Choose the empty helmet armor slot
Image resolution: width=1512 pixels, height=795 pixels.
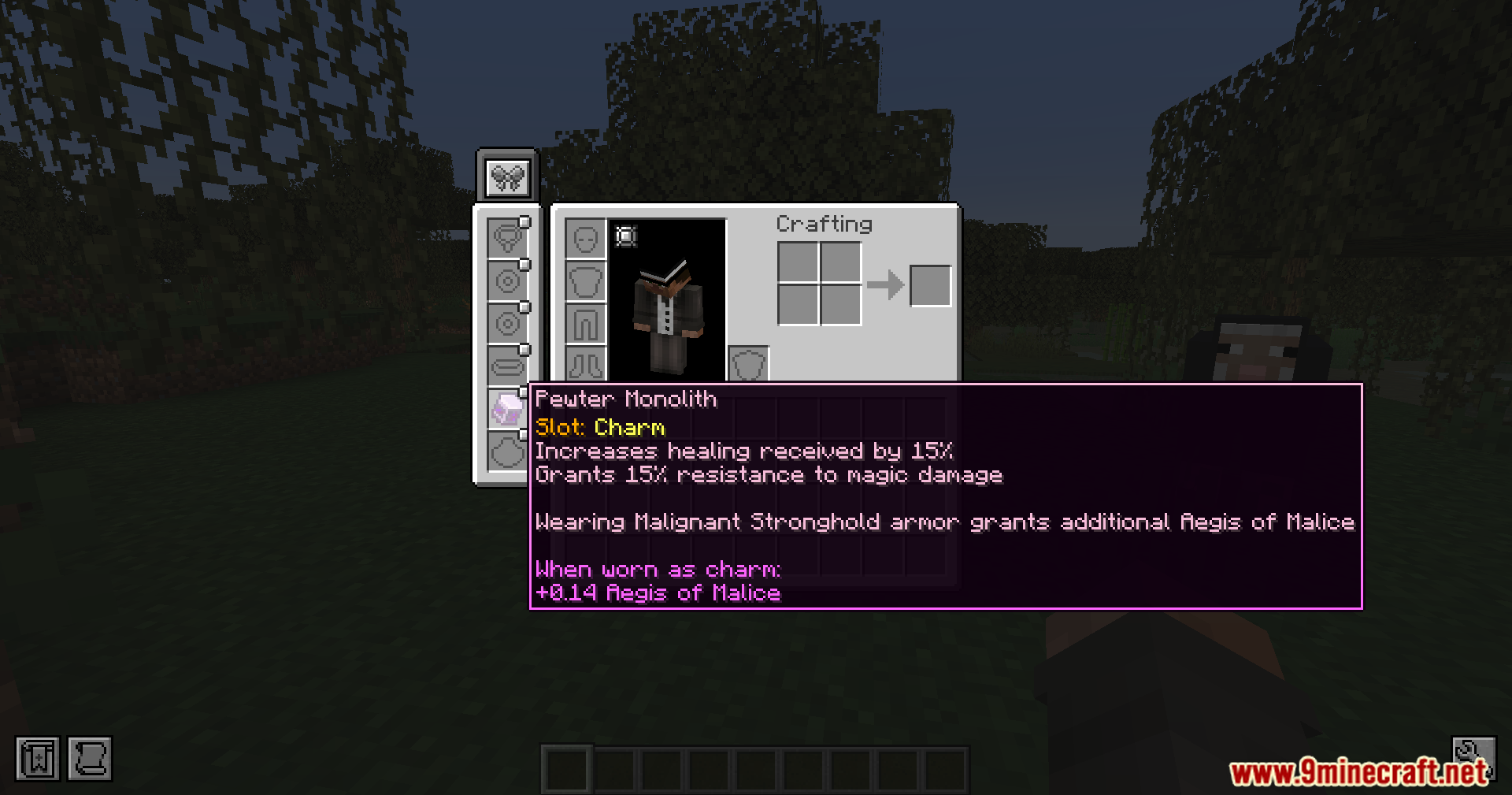pos(585,239)
